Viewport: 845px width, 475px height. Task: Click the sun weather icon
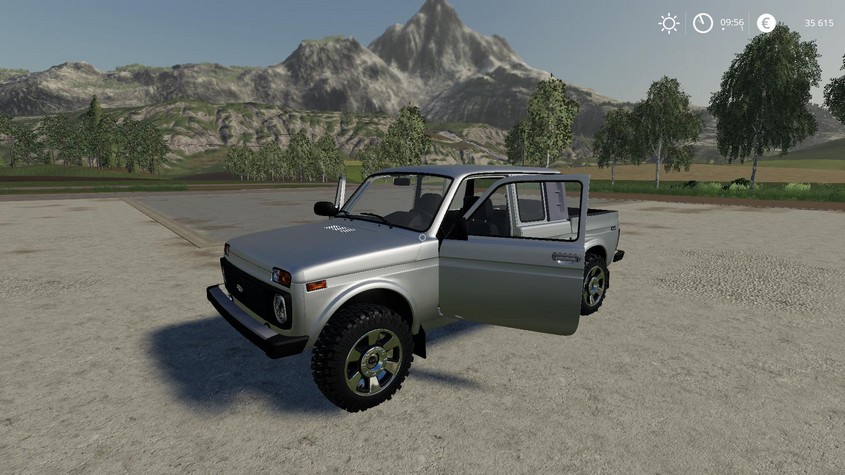(x=668, y=23)
